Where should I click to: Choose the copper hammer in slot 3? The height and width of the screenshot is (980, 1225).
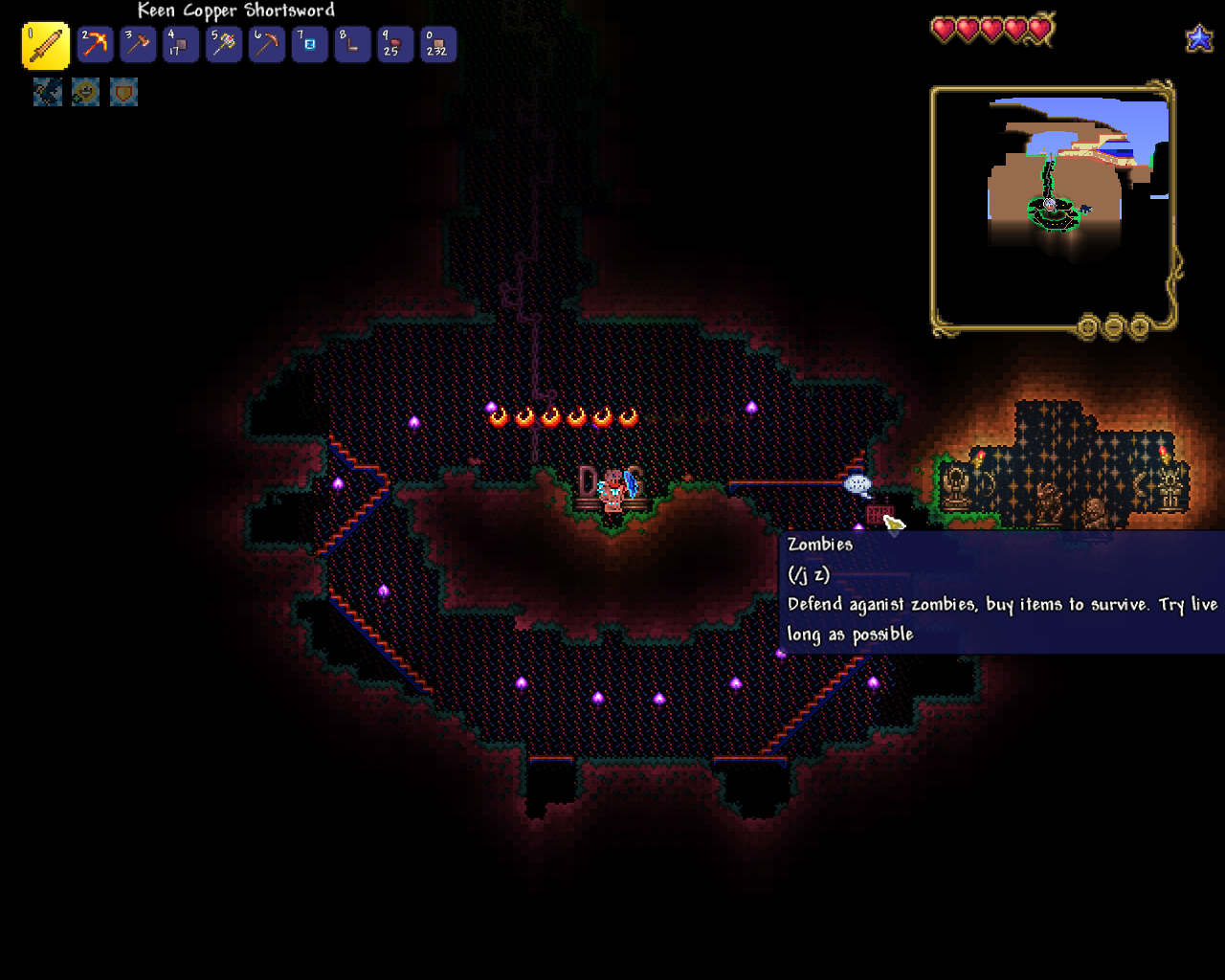tap(138, 45)
